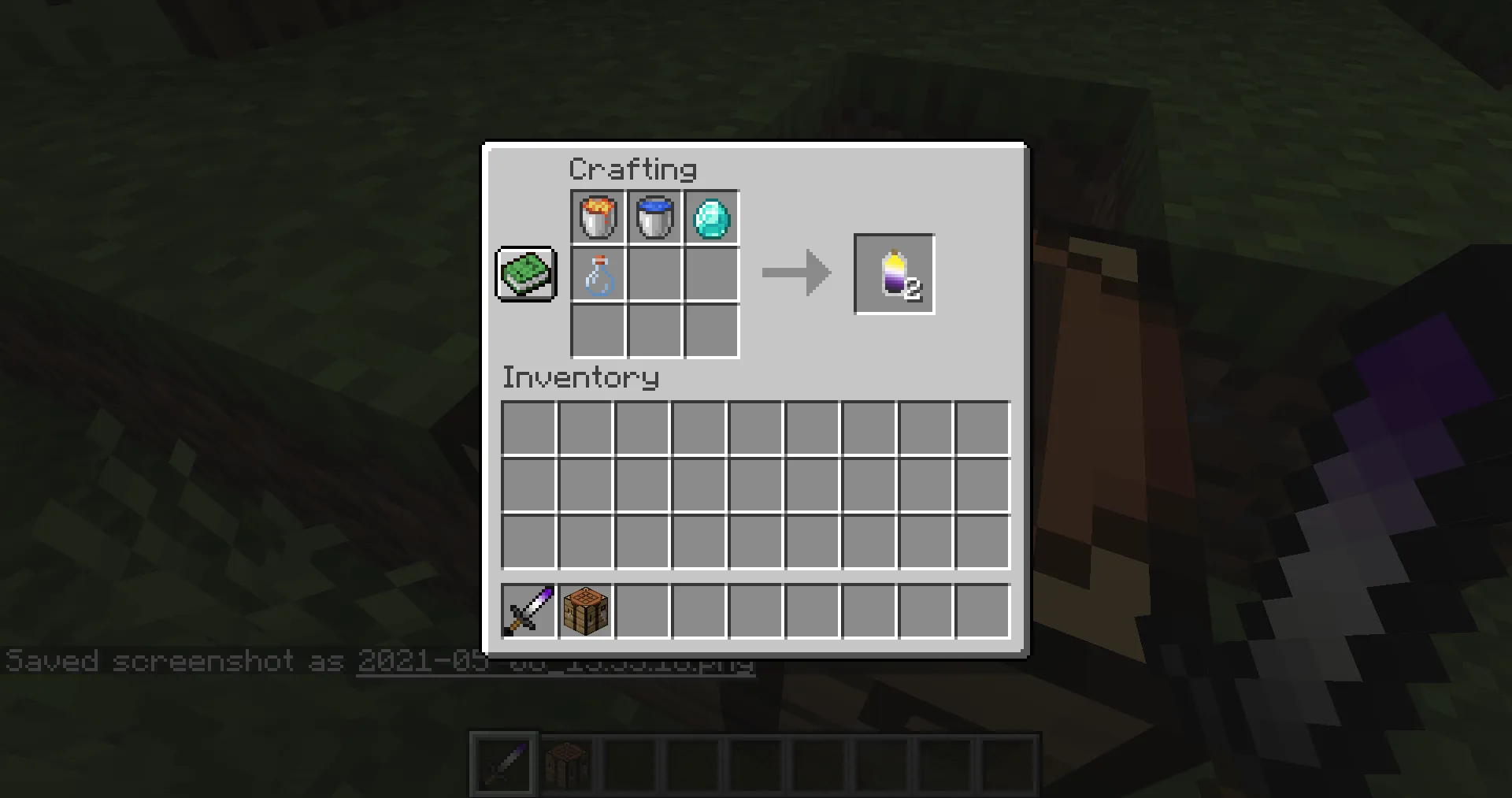This screenshot has height=798, width=1512.
Task: Open the green recipe book
Action: [x=525, y=274]
